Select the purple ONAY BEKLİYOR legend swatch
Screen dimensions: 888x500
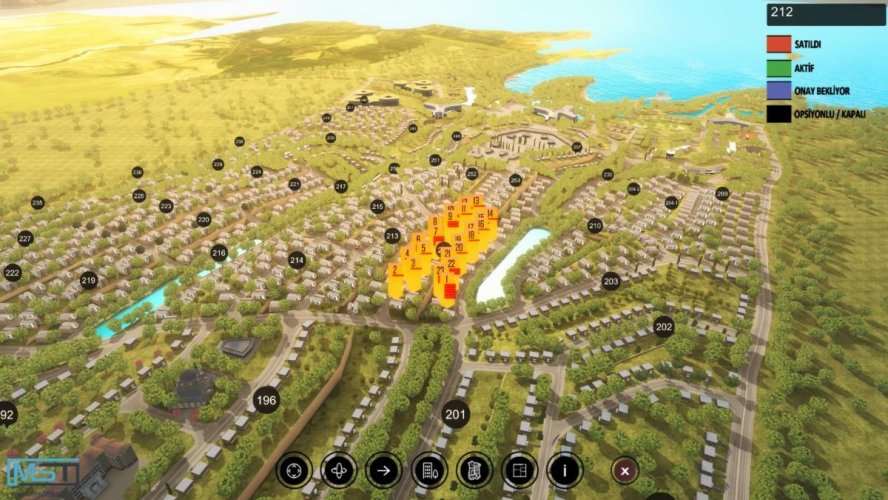[x=779, y=90]
